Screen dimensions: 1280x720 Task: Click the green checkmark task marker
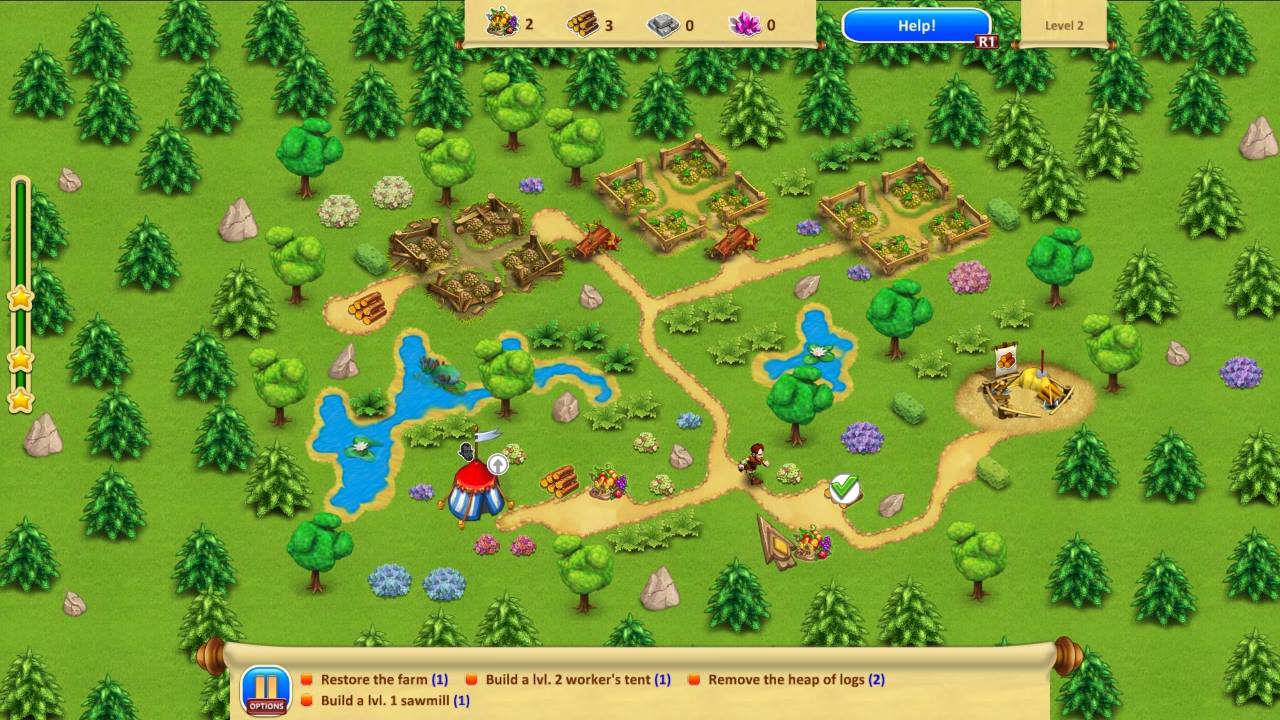pyautogui.click(x=845, y=488)
